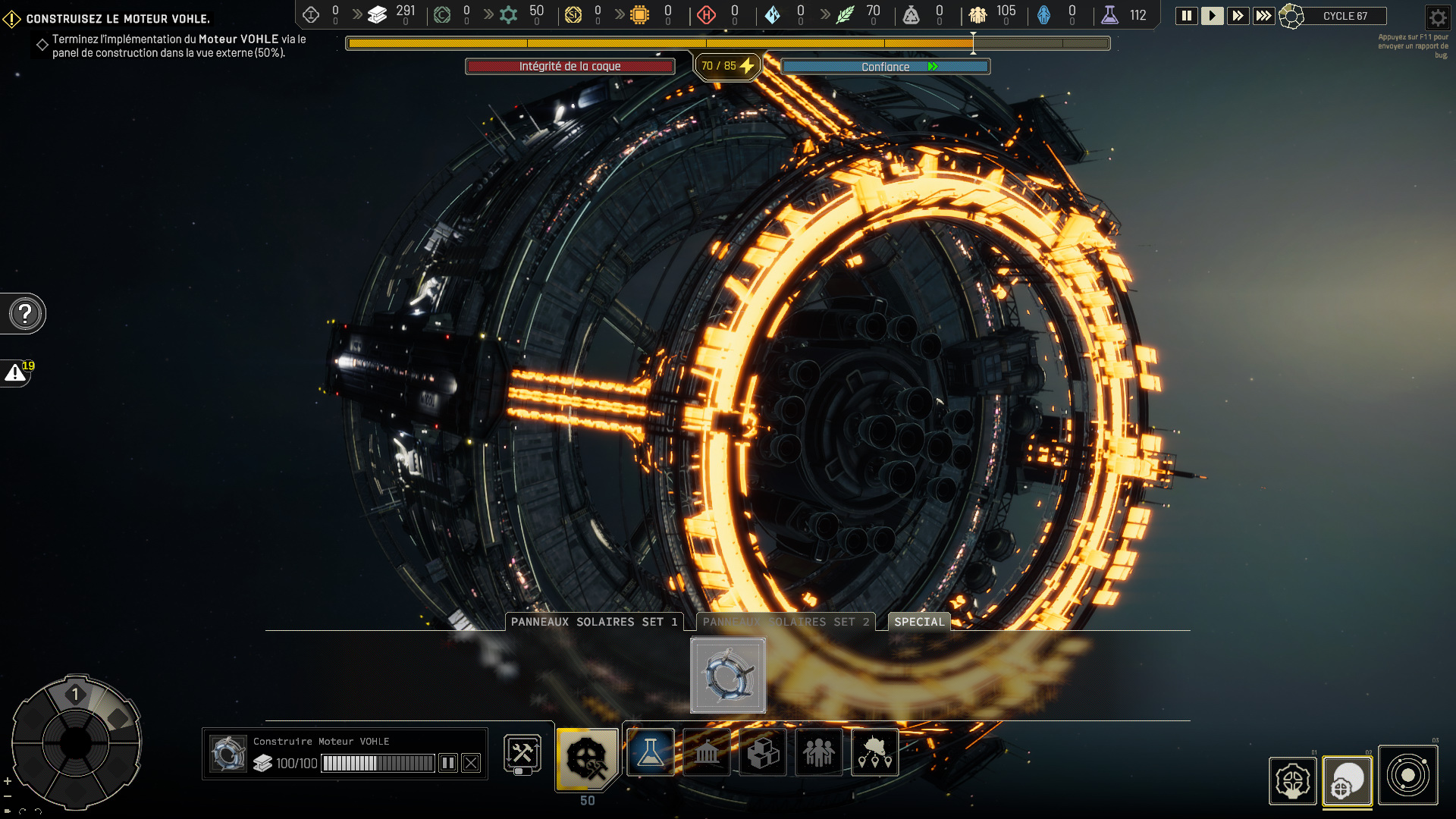
Task: Open the population group panel
Action: click(819, 752)
